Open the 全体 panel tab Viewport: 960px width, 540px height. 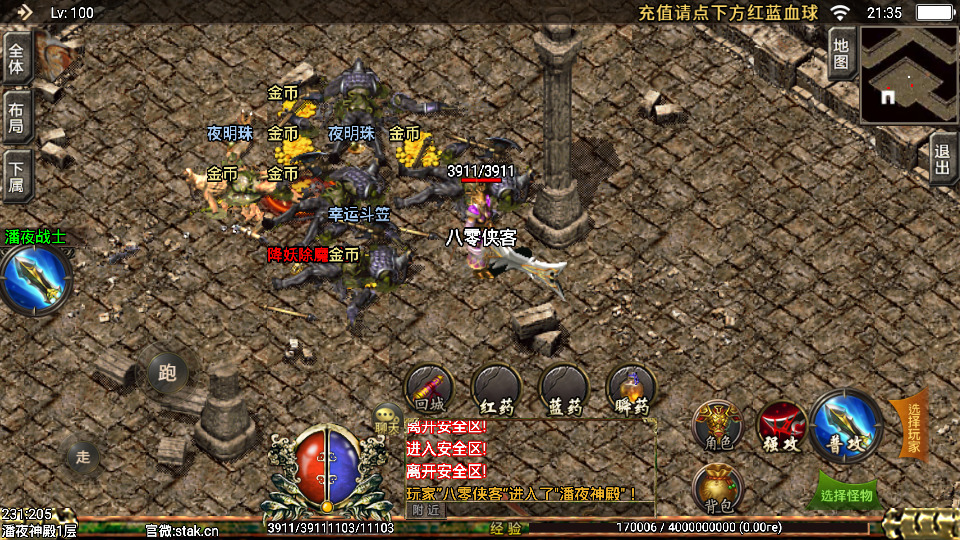[x=17, y=57]
